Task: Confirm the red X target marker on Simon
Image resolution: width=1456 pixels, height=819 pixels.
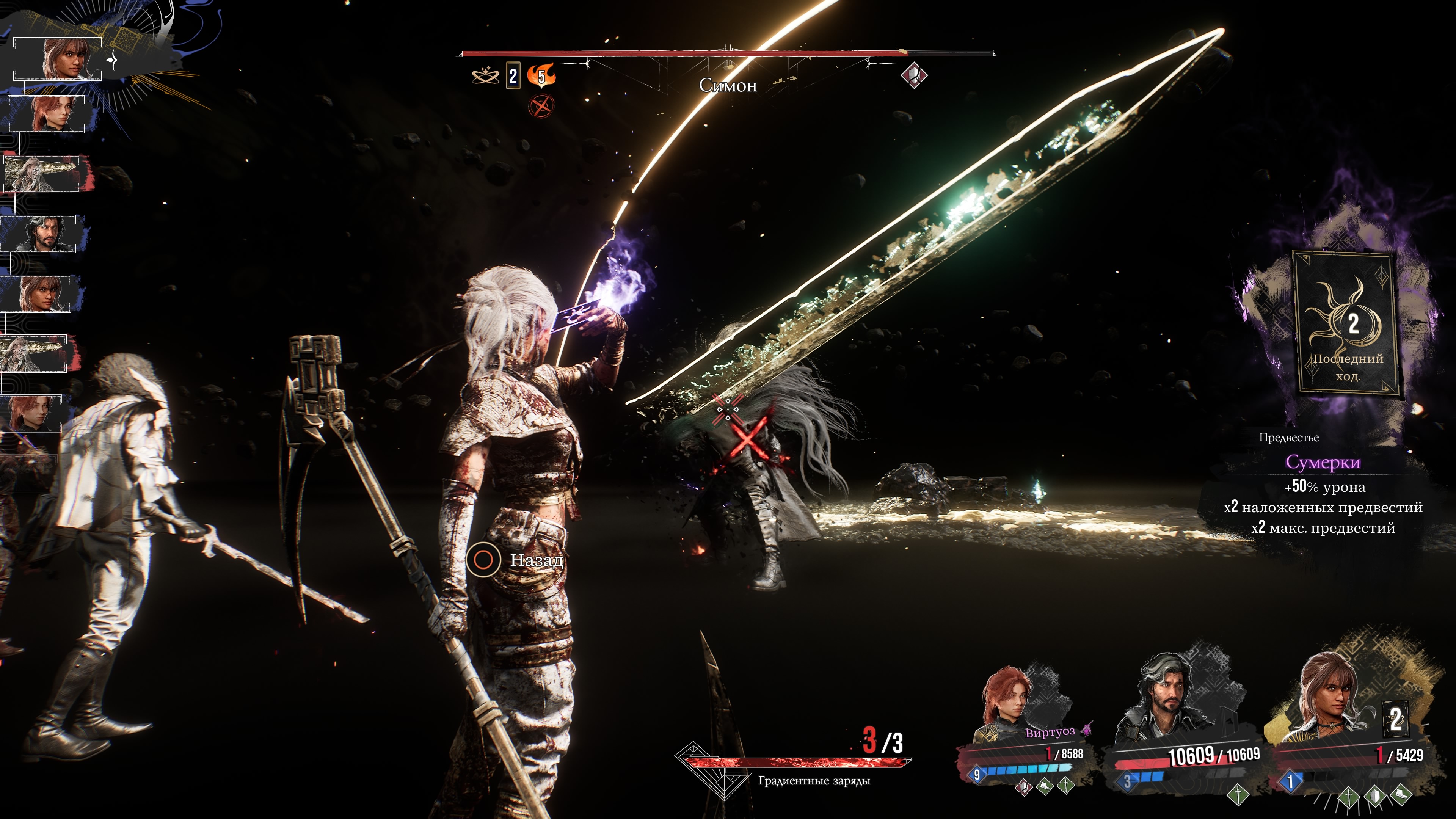Action: click(749, 440)
